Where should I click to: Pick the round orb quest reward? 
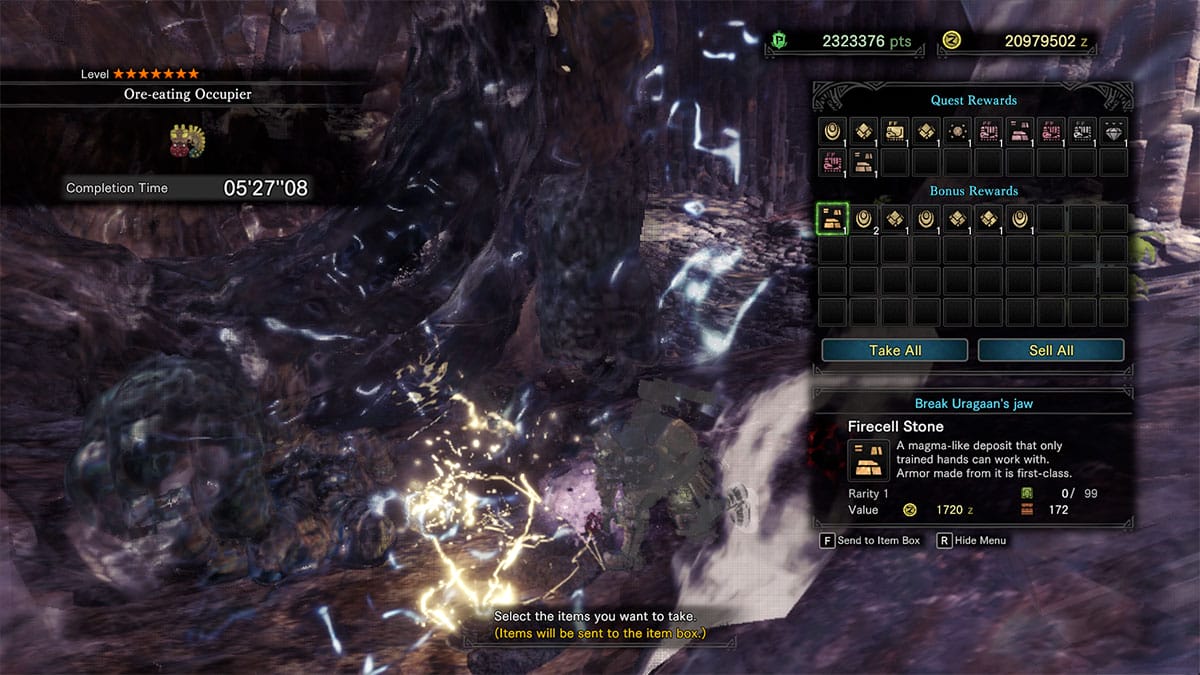coord(957,130)
